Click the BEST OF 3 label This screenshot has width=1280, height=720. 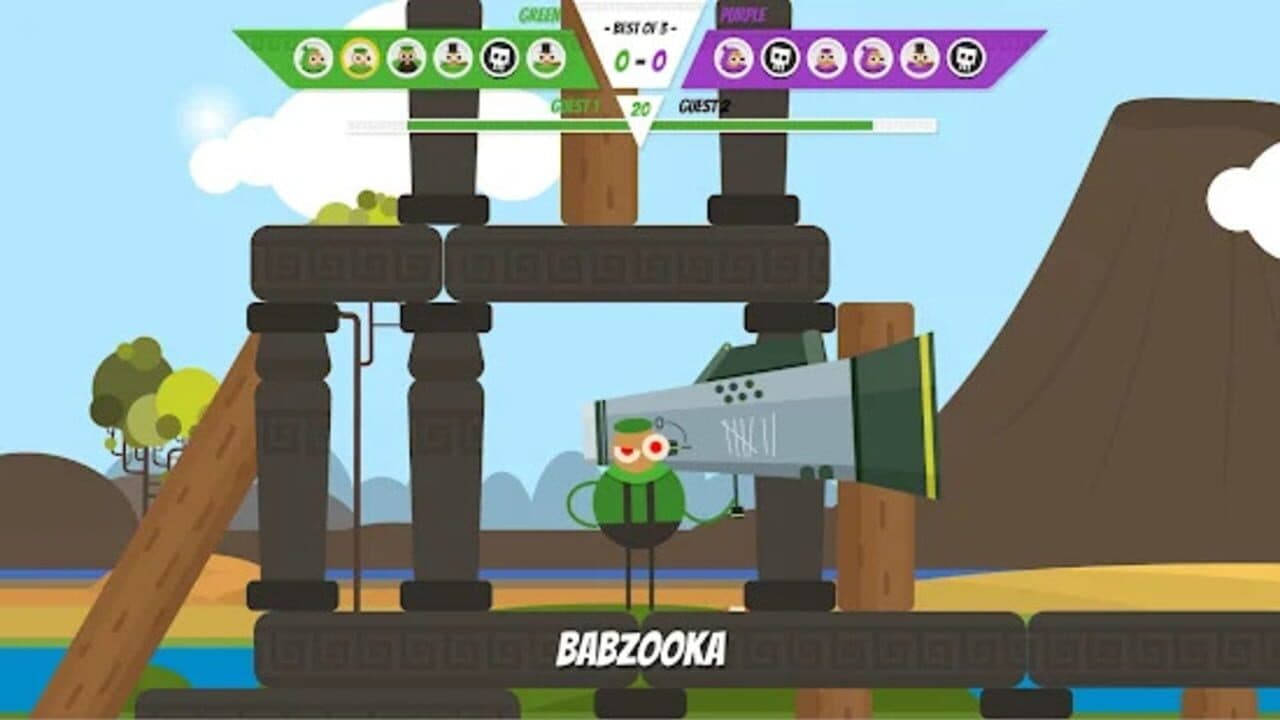[639, 28]
